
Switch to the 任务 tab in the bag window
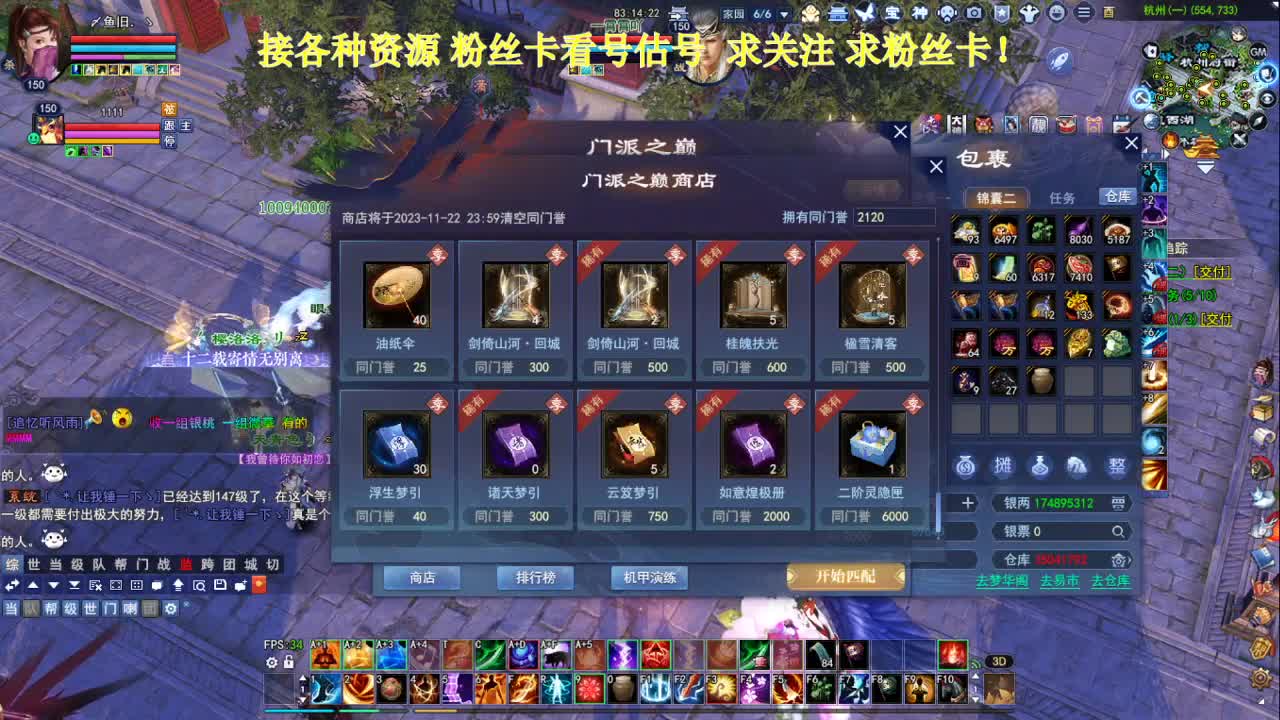pos(1063,198)
